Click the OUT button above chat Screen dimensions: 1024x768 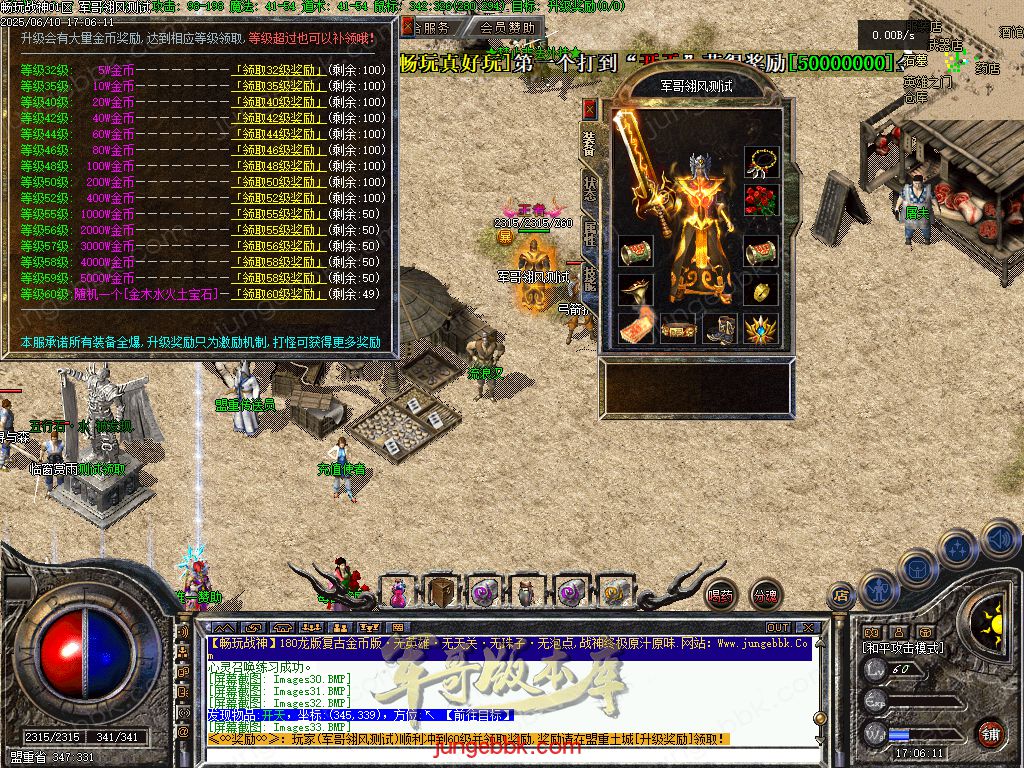778,628
